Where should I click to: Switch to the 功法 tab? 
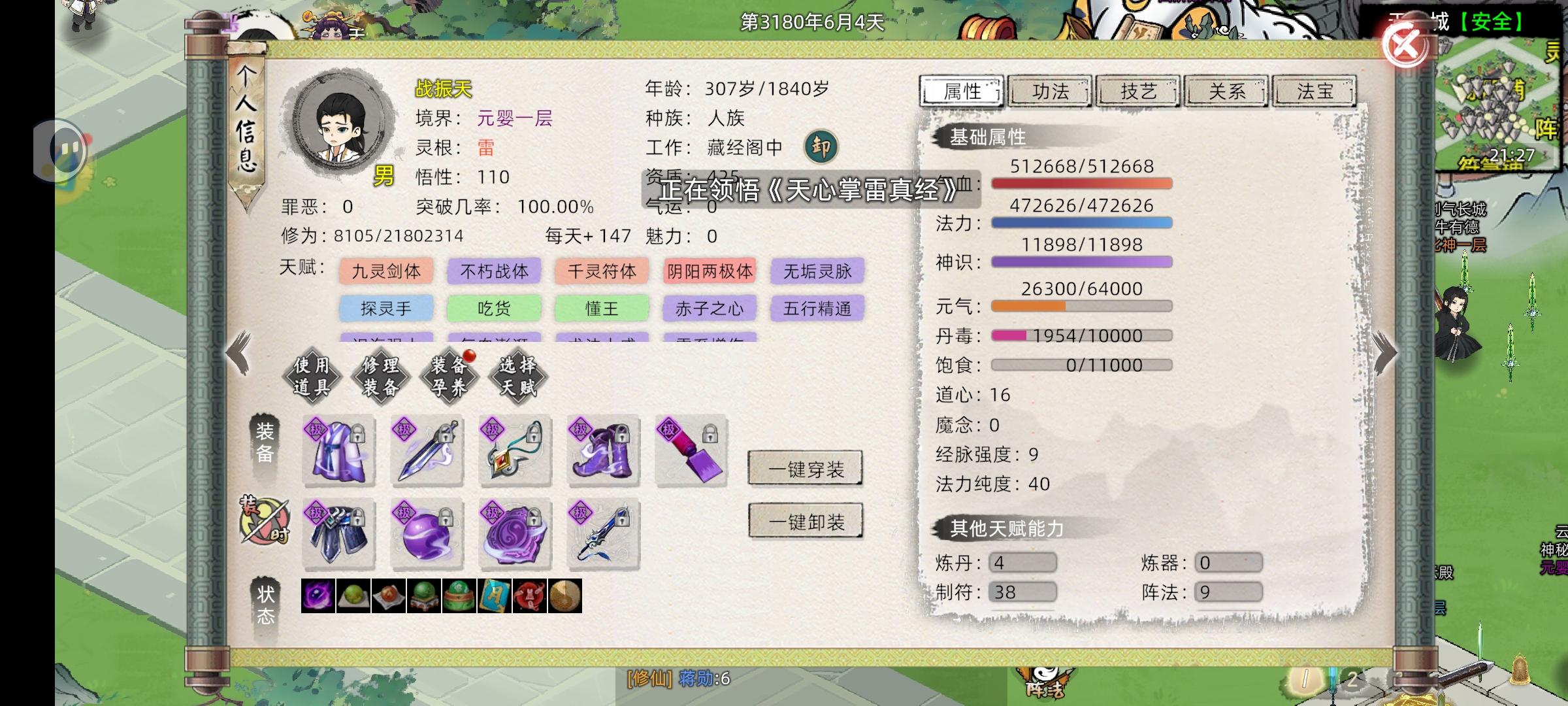pyautogui.click(x=1051, y=92)
